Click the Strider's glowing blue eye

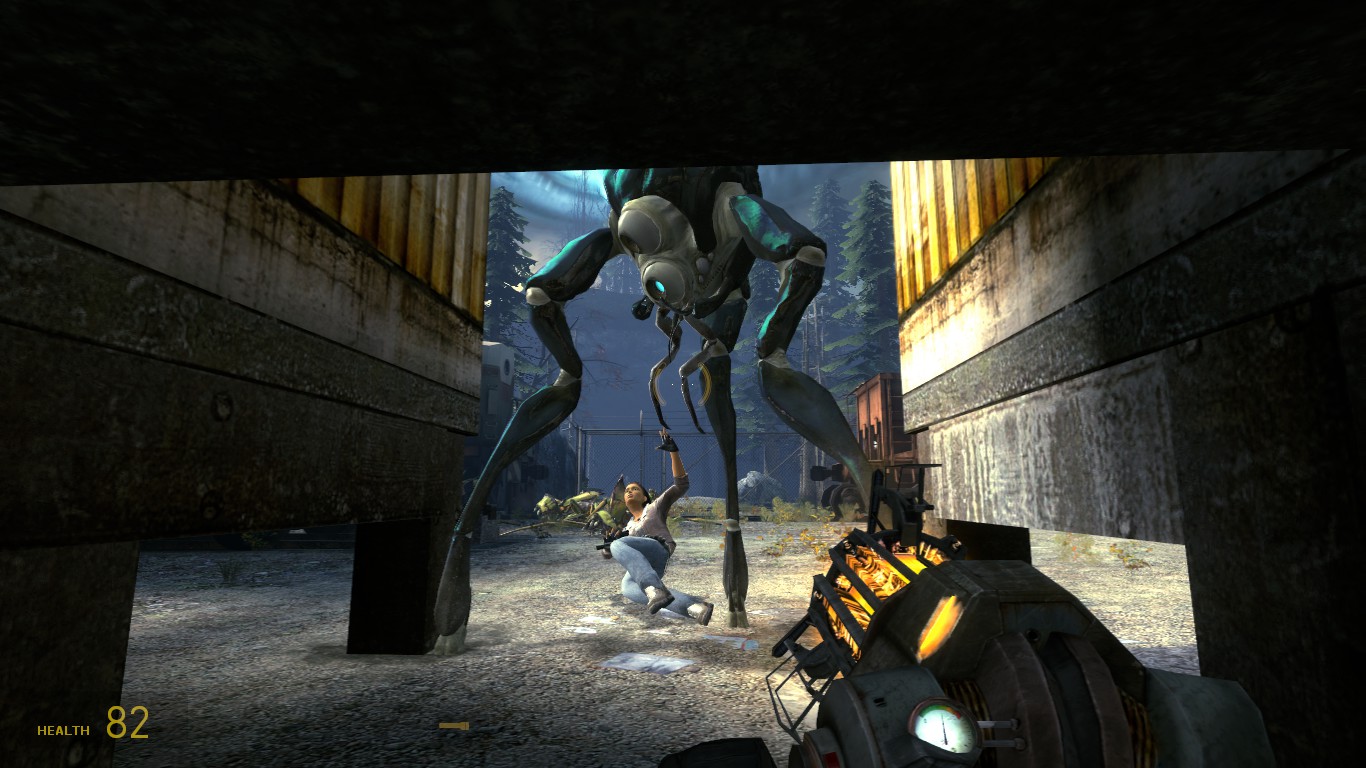[661, 284]
